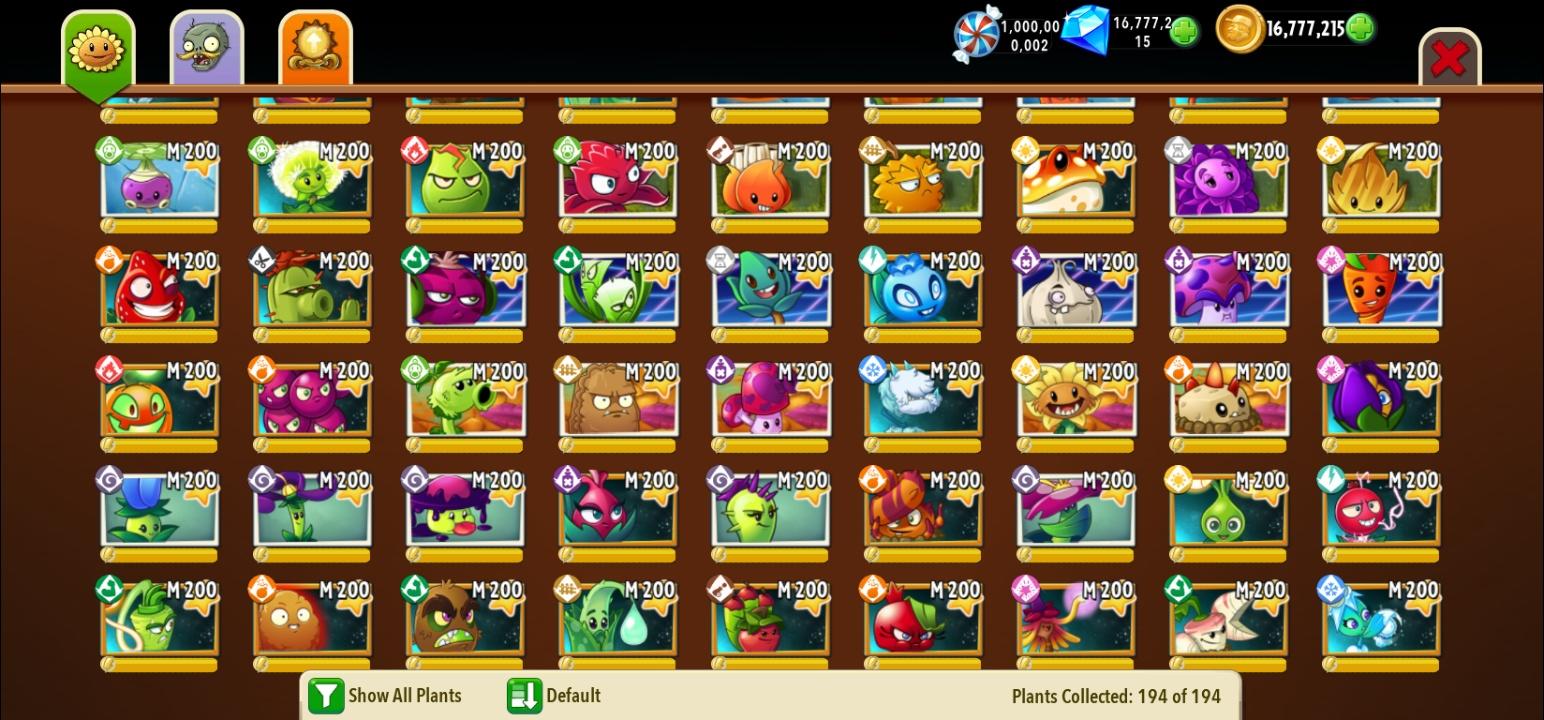Click Garlic's mastery progress bar
This screenshot has height=720, width=1544.
pyautogui.click(x=1075, y=333)
